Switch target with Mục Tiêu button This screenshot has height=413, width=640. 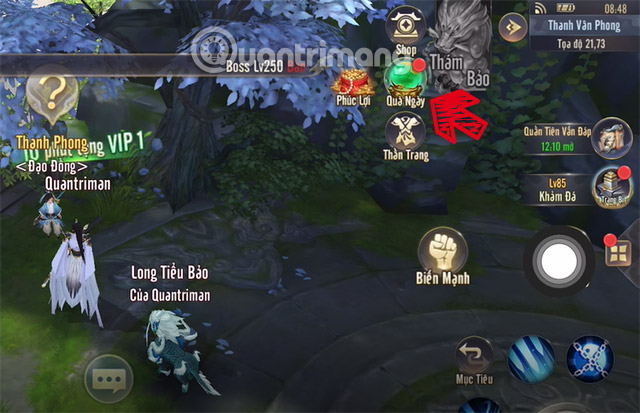pyautogui.click(x=475, y=359)
